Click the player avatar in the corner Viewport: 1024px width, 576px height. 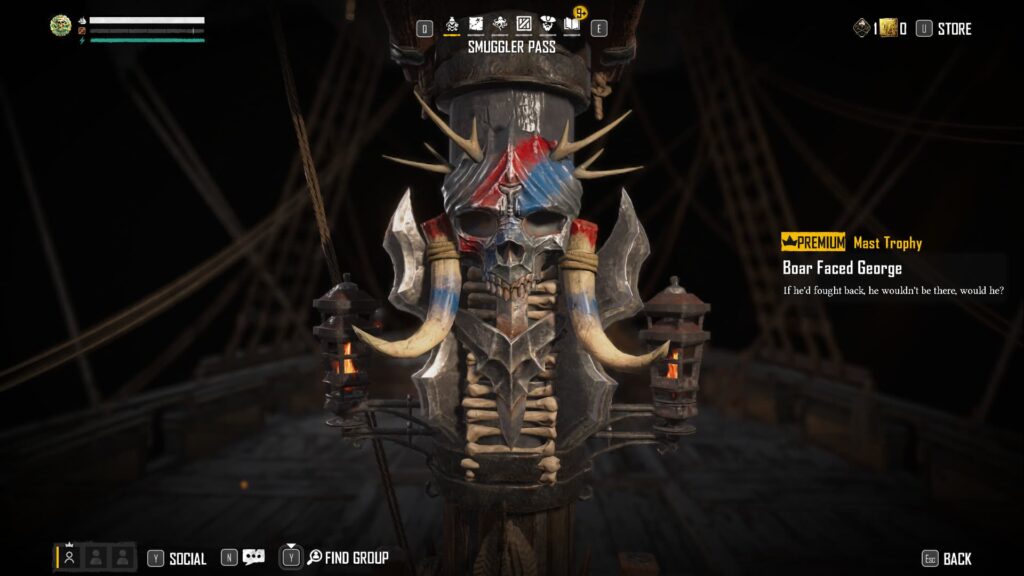point(61,26)
